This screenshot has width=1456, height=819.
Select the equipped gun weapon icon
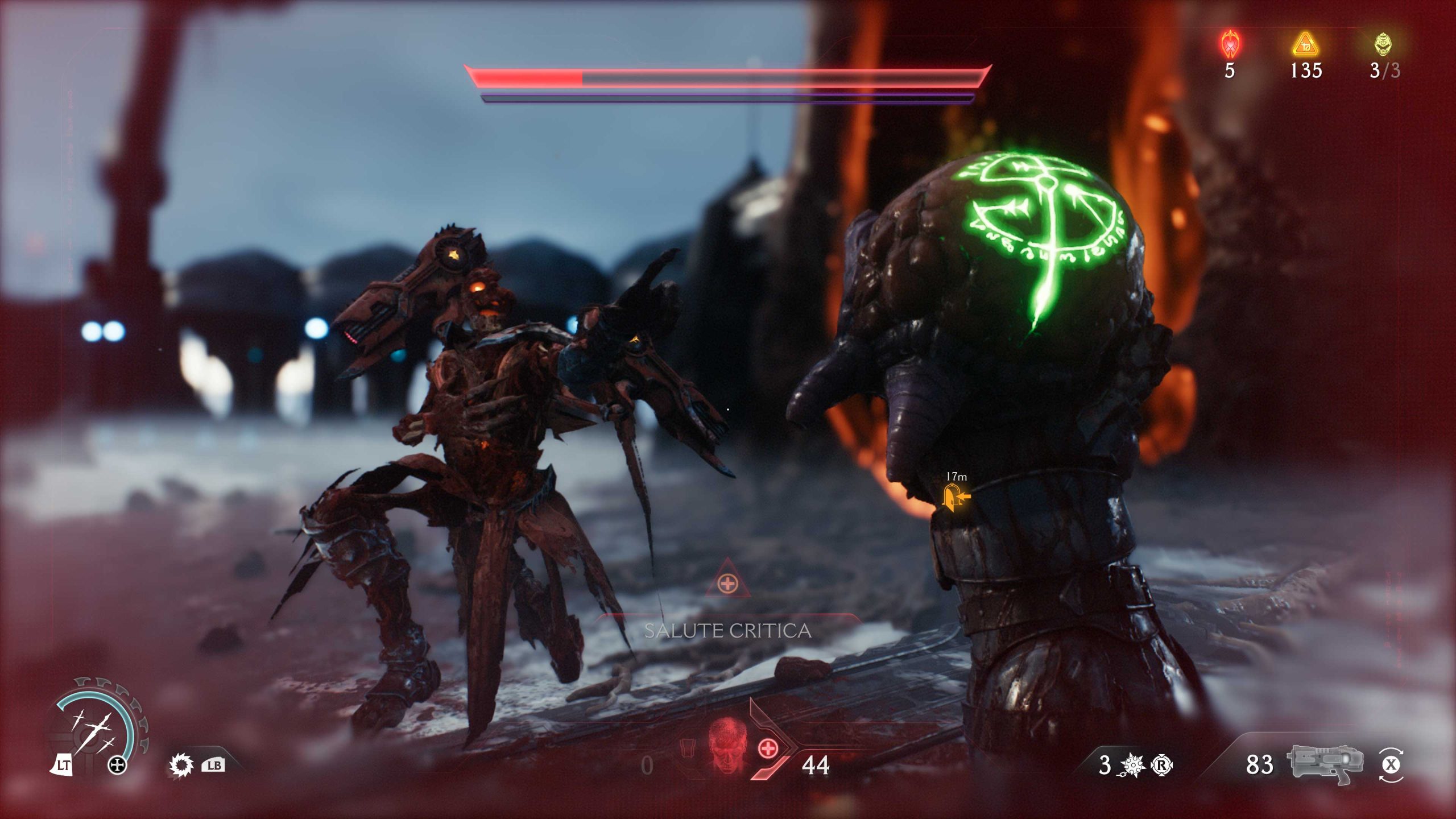[x=1325, y=763]
